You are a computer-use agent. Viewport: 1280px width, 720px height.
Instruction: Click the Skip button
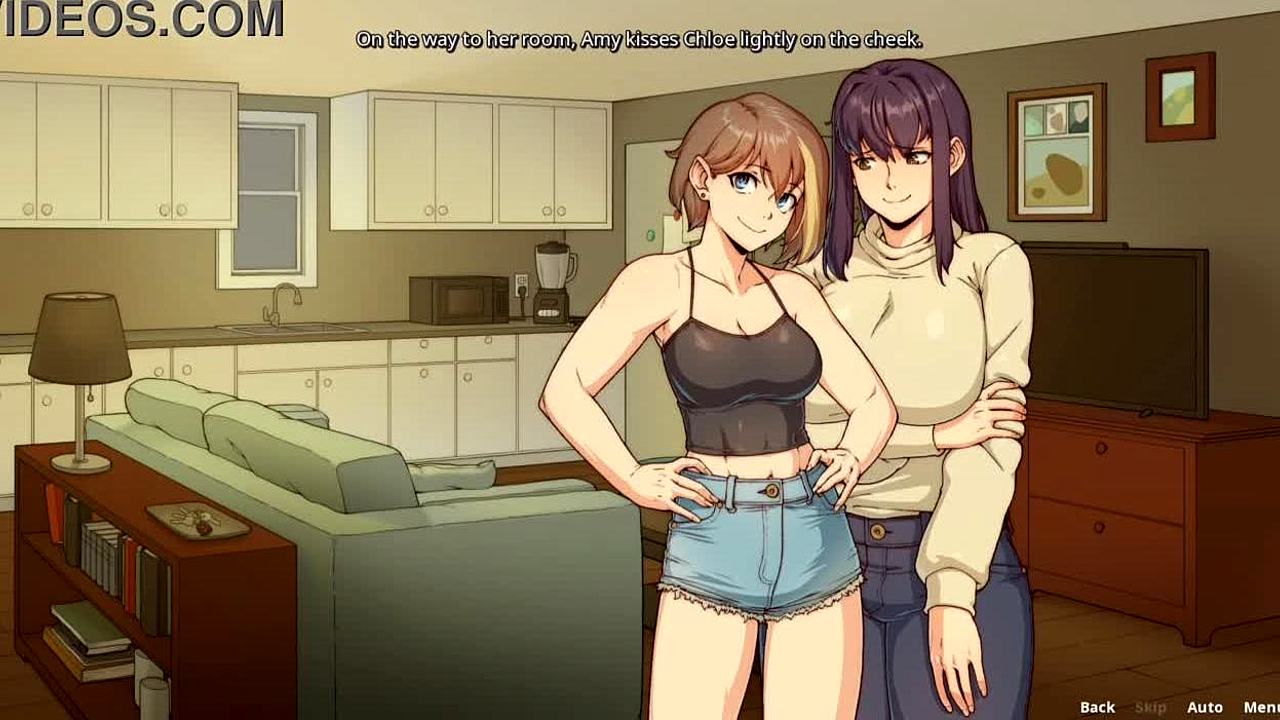pos(1150,707)
